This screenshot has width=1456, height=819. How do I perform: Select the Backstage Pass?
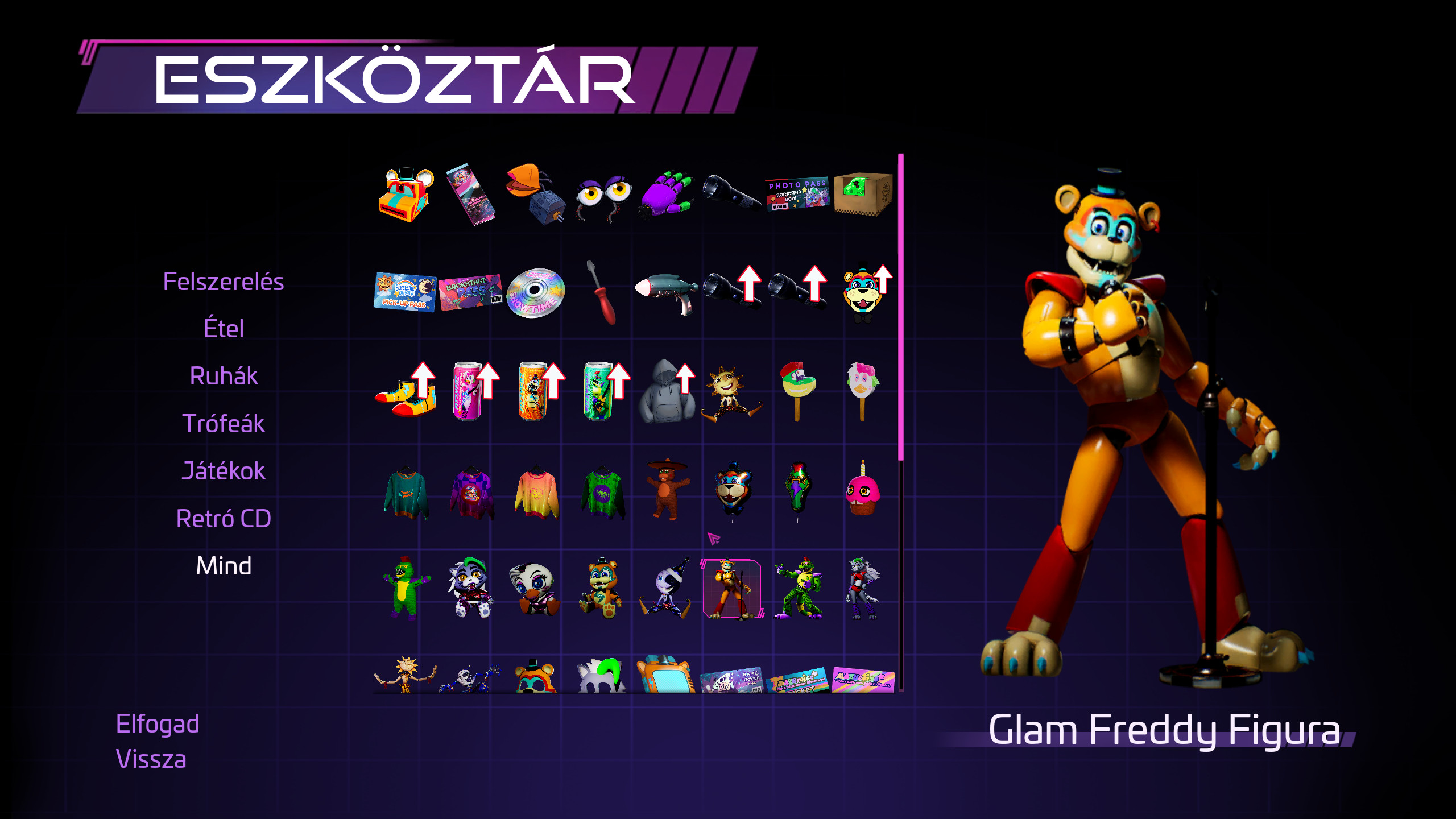pos(469,293)
